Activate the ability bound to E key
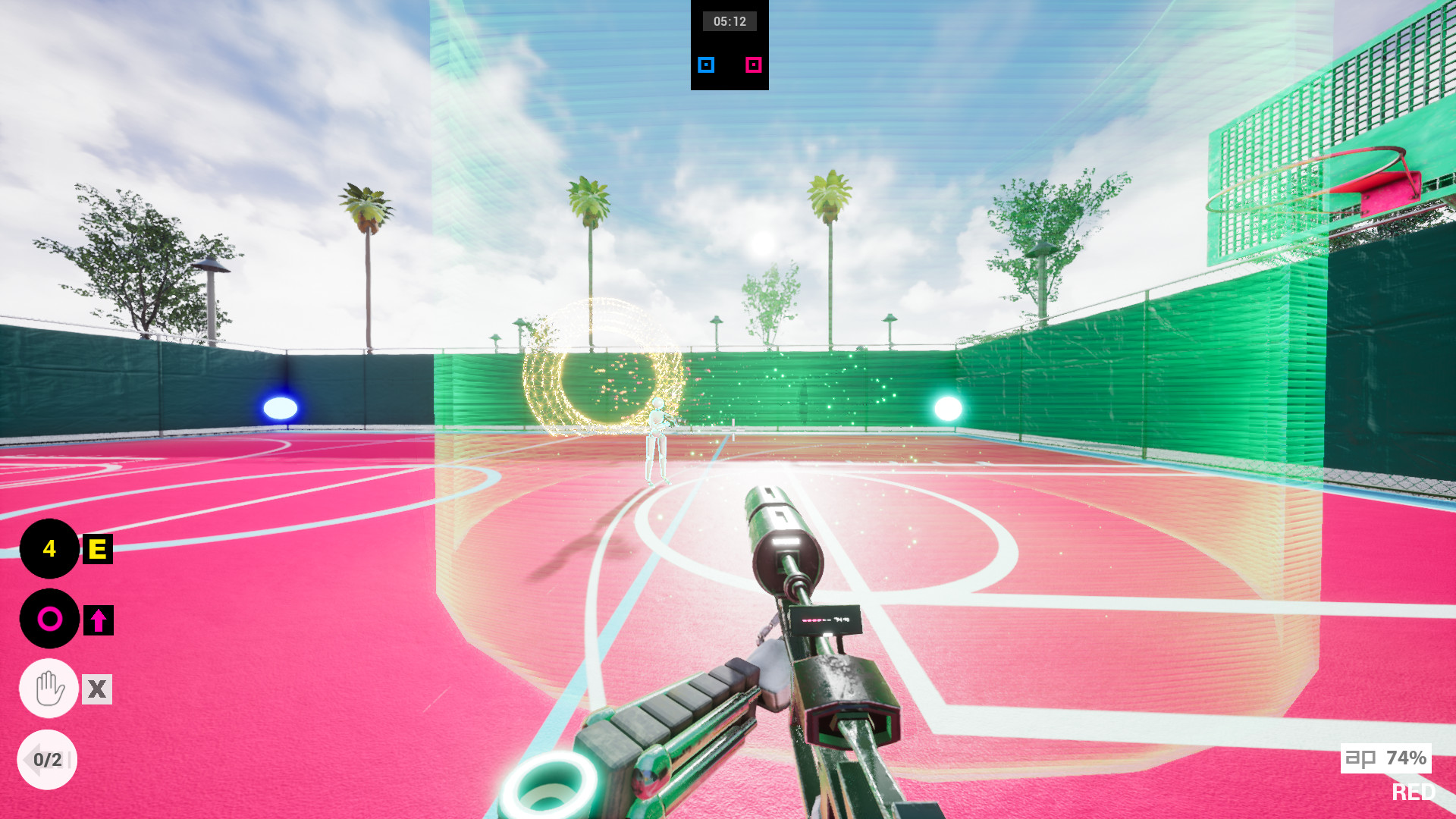Screen dimensions: 1456x819 coord(49,550)
